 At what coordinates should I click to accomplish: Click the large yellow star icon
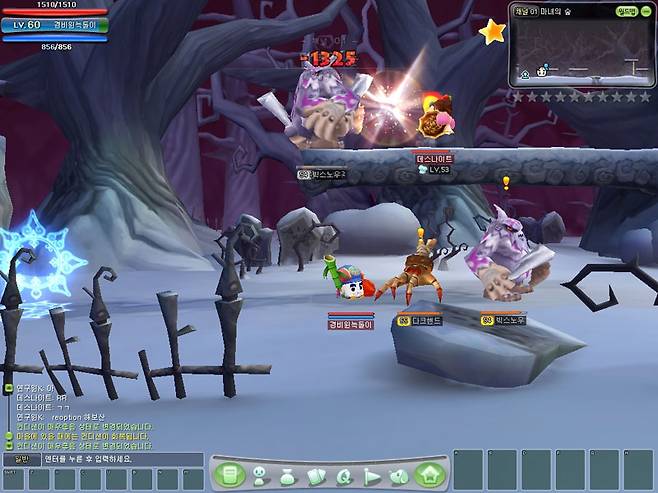point(492,32)
